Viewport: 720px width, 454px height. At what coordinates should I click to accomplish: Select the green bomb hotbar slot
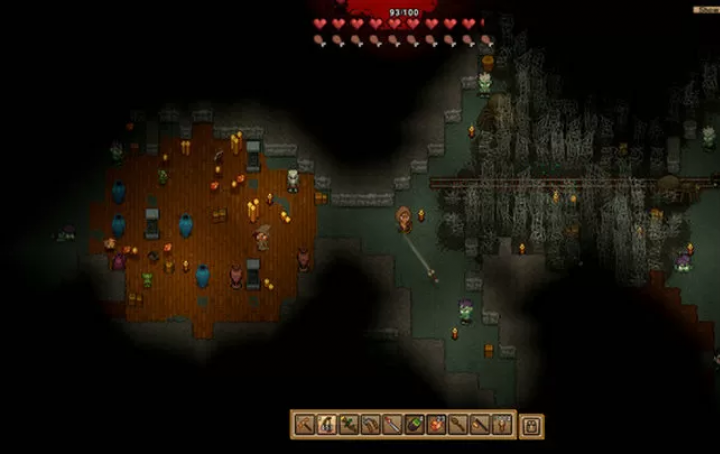[x=414, y=425]
